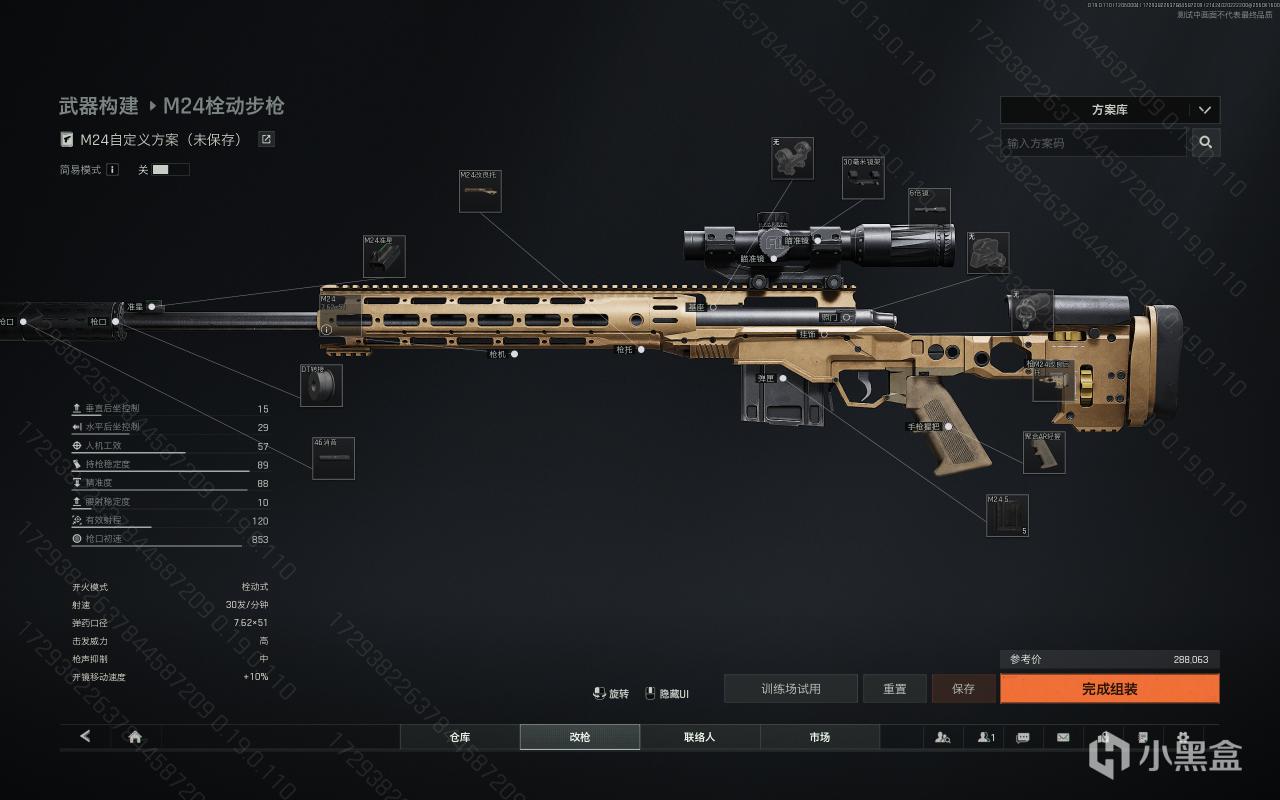Viewport: 1280px width, 800px height.
Task: Reset the weapon build with 重置
Action: [895, 689]
